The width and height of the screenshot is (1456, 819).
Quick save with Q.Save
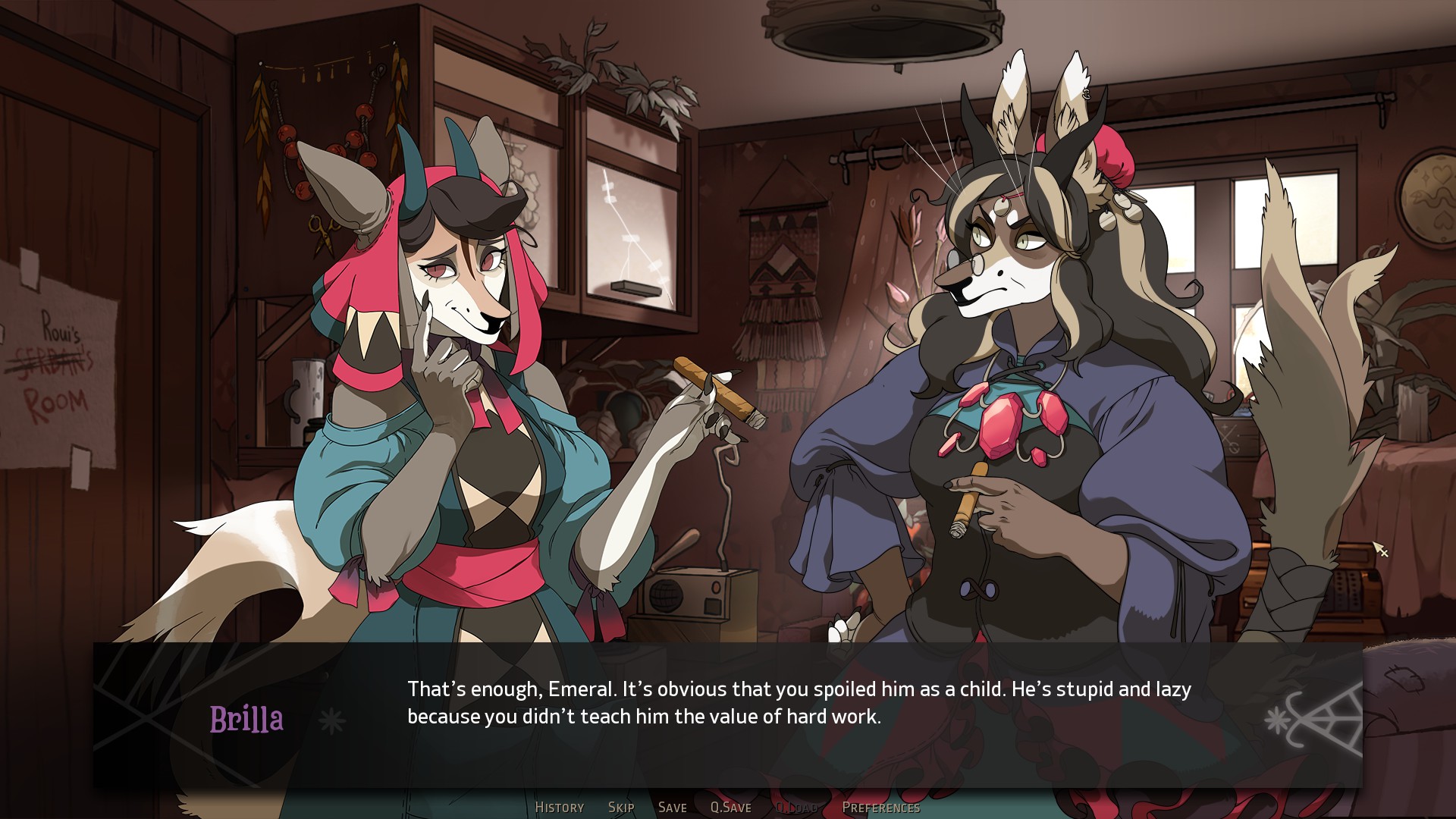coord(730,808)
